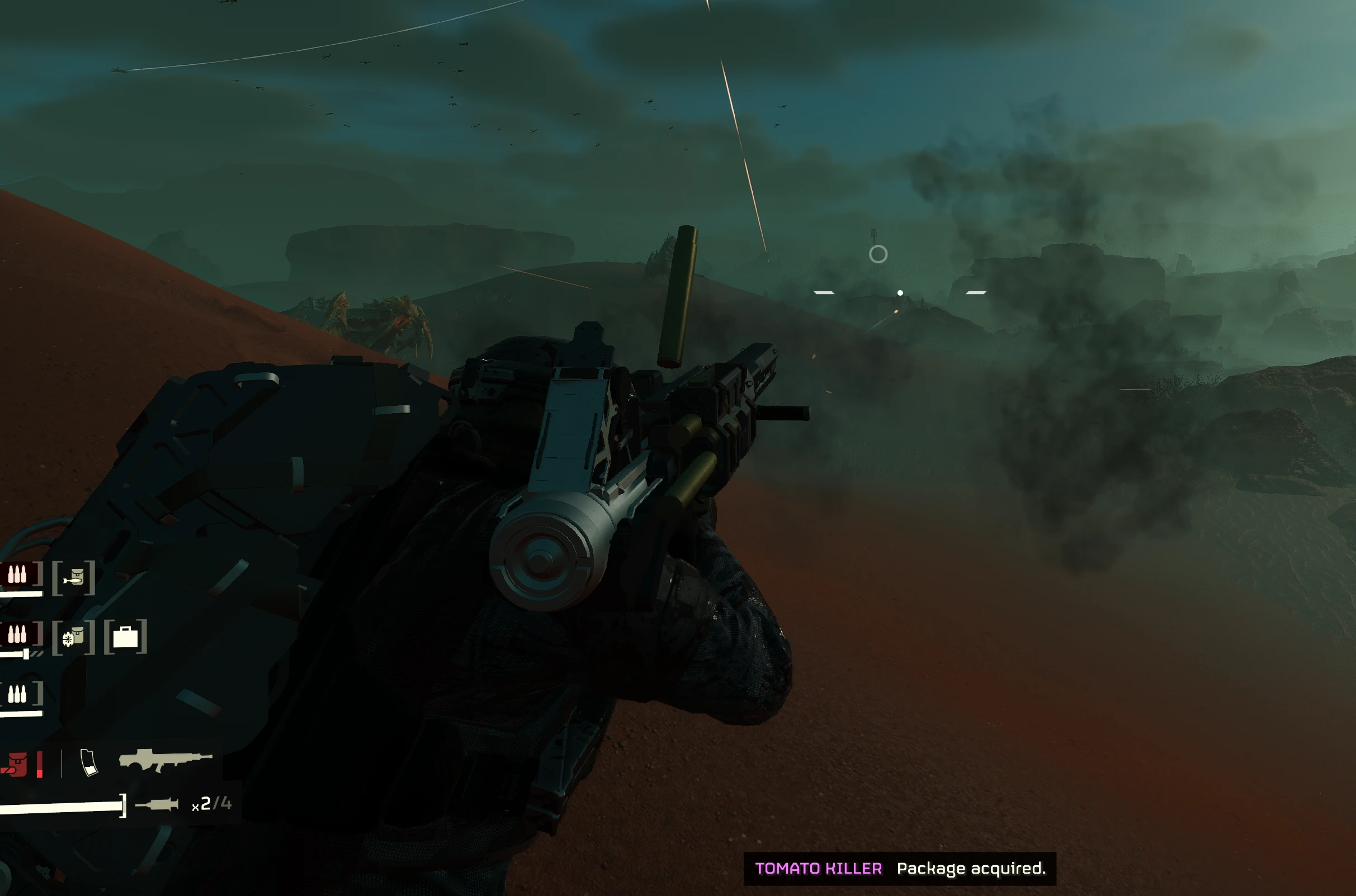1356x896 pixels.
Task: Choose the equipped machine gun silhouette
Action: (x=165, y=760)
